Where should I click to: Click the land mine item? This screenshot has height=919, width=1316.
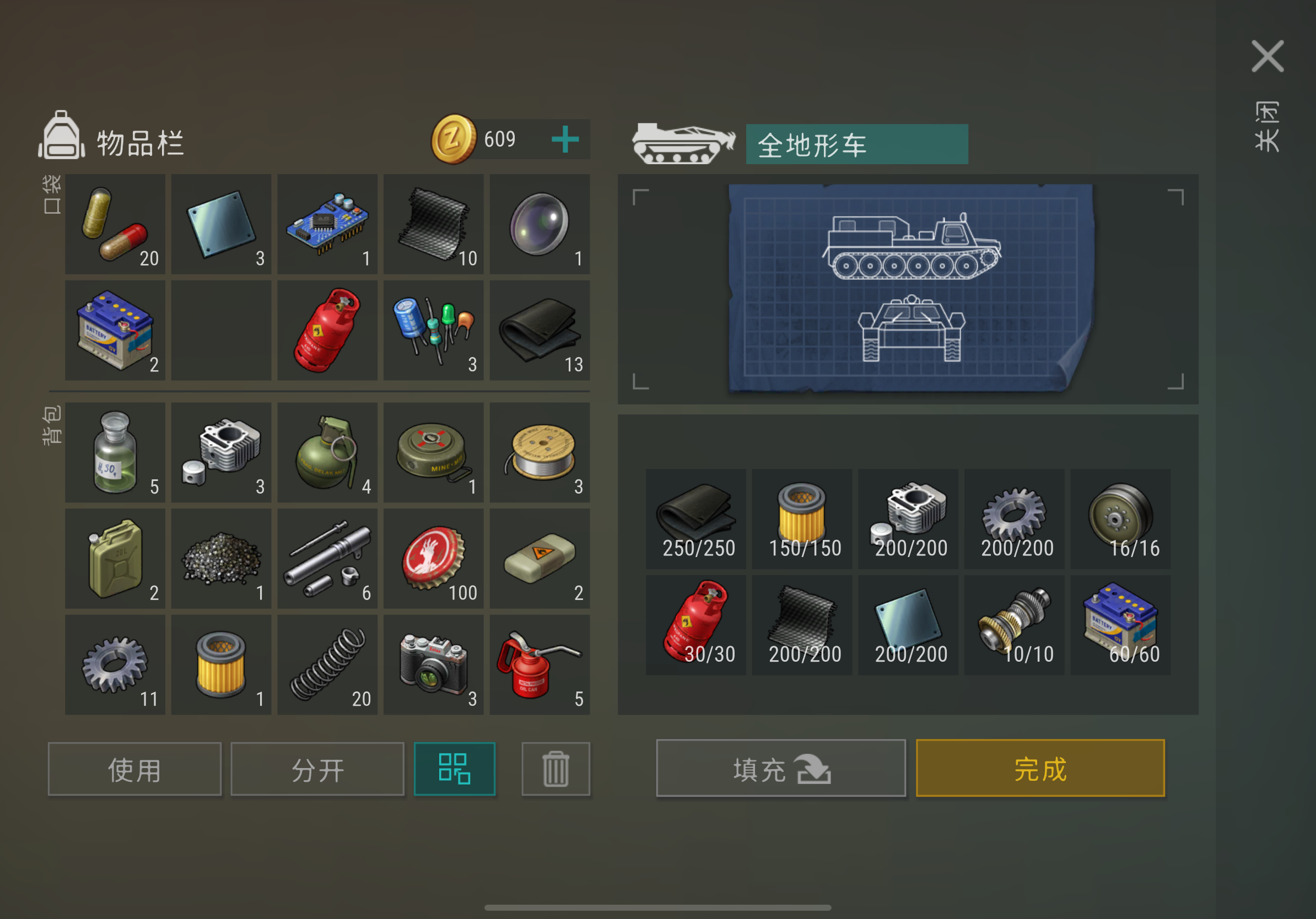coord(433,453)
